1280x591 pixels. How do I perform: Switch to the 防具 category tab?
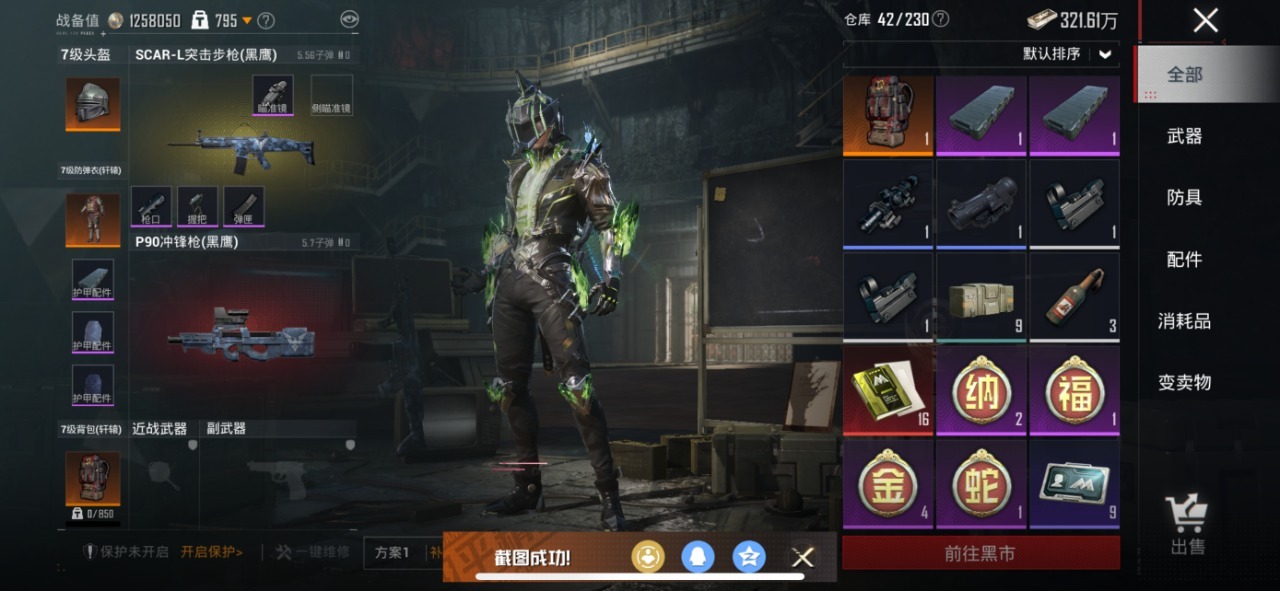click(1184, 198)
